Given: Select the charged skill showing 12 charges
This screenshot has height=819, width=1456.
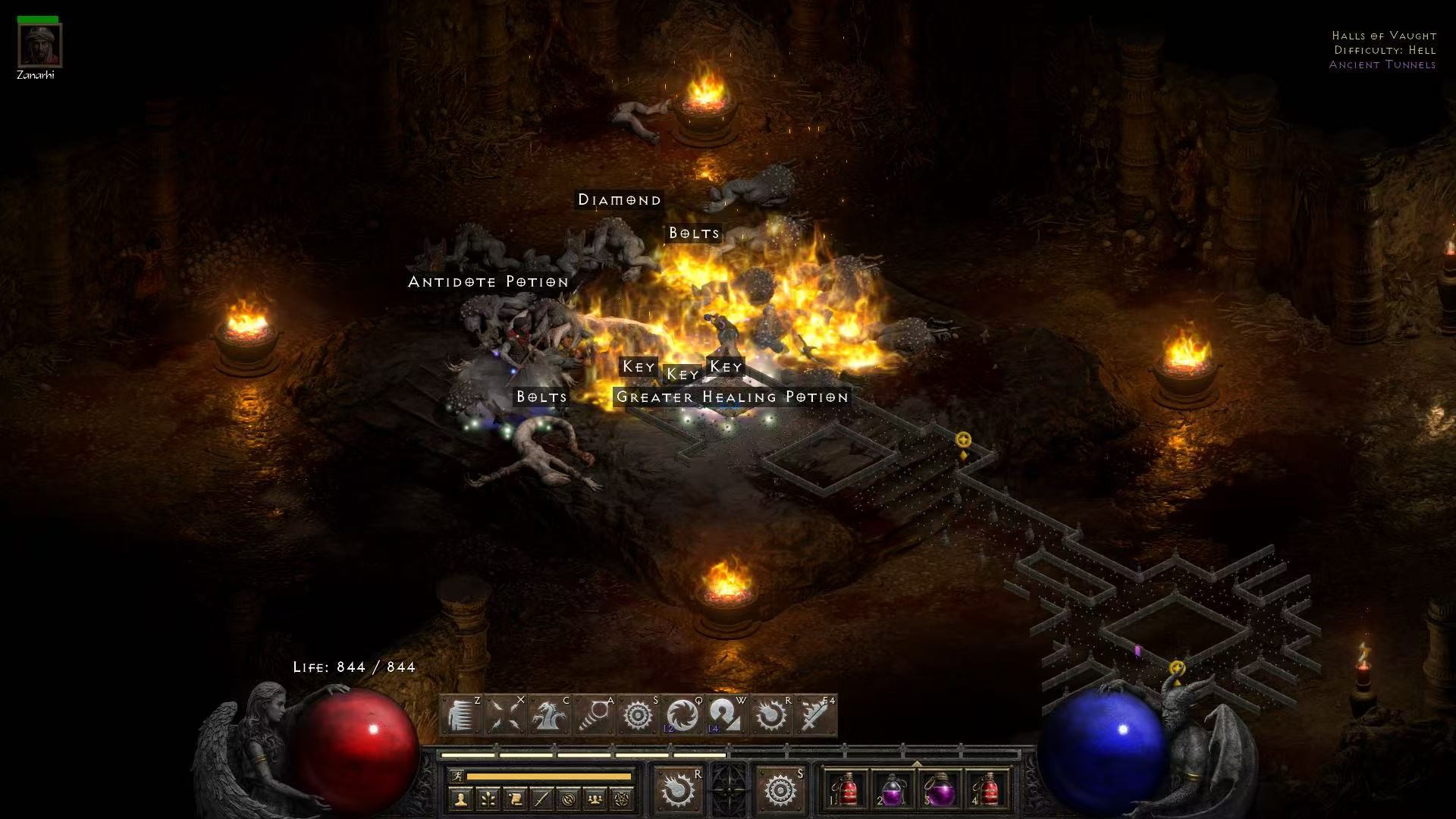Looking at the screenshot, I should click(681, 713).
